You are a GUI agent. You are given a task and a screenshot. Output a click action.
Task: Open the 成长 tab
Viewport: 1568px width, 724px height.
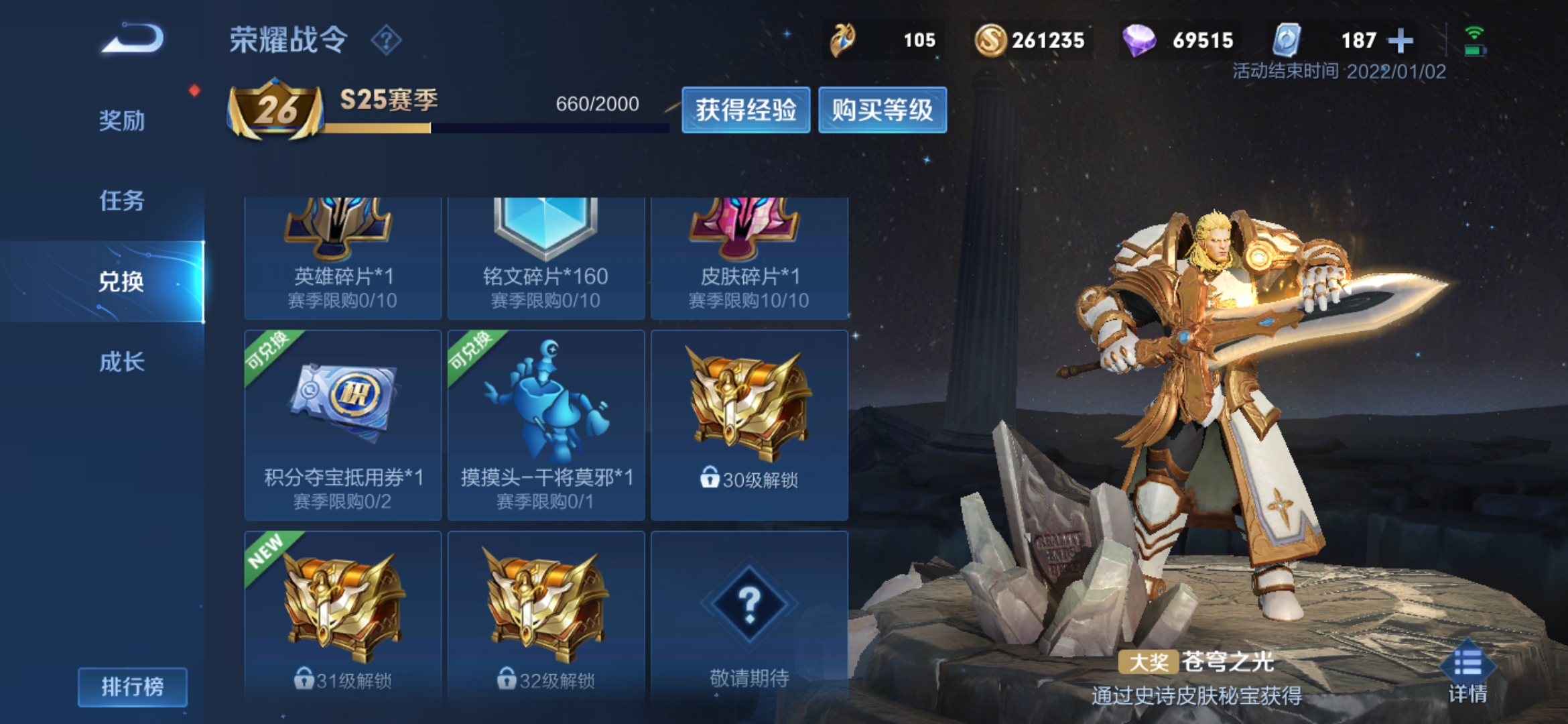(x=121, y=362)
